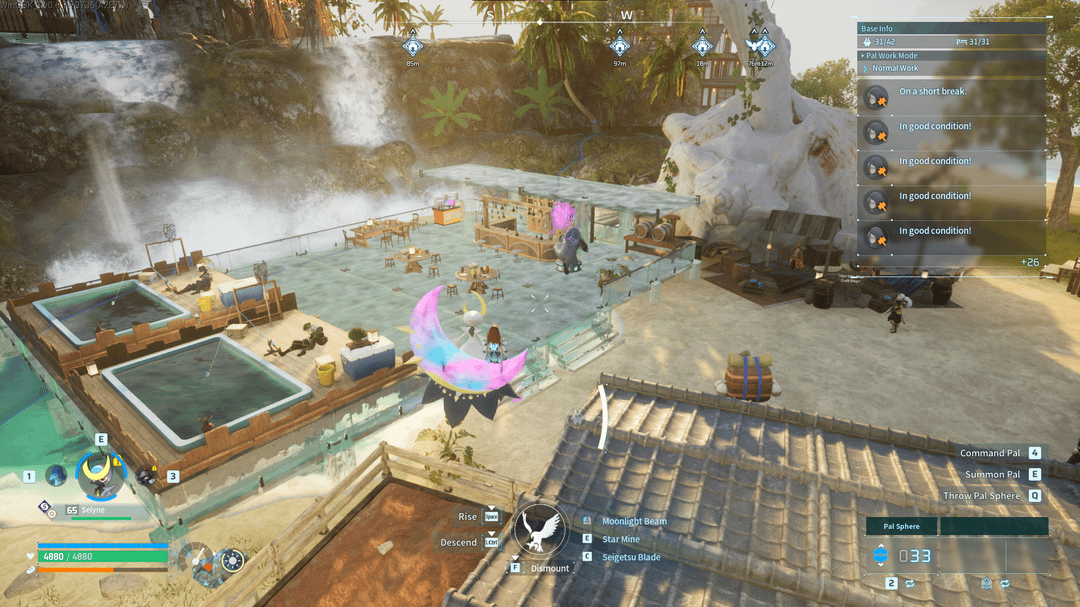Click the Pal Sphere weapon slot label
The width and height of the screenshot is (1080, 607).
(x=901, y=526)
